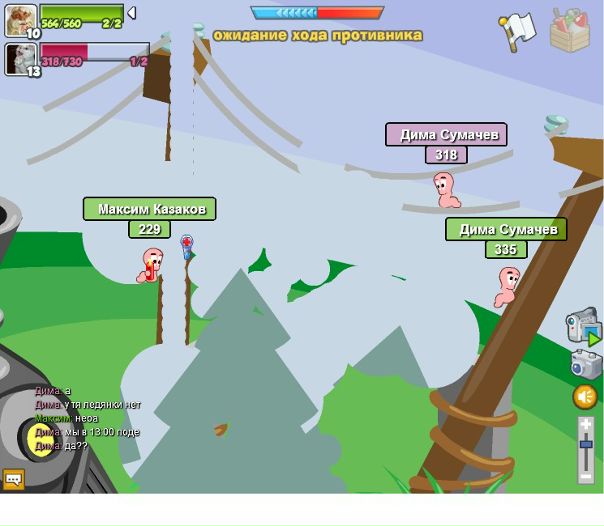Start video recording with the camcorder icon
604x526 pixels.
click(584, 326)
